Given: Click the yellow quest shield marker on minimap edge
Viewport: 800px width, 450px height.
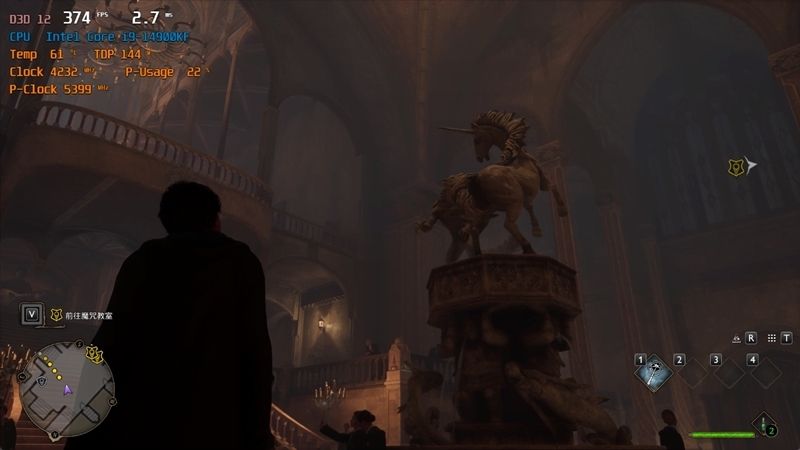Looking at the screenshot, I should pos(95,352).
